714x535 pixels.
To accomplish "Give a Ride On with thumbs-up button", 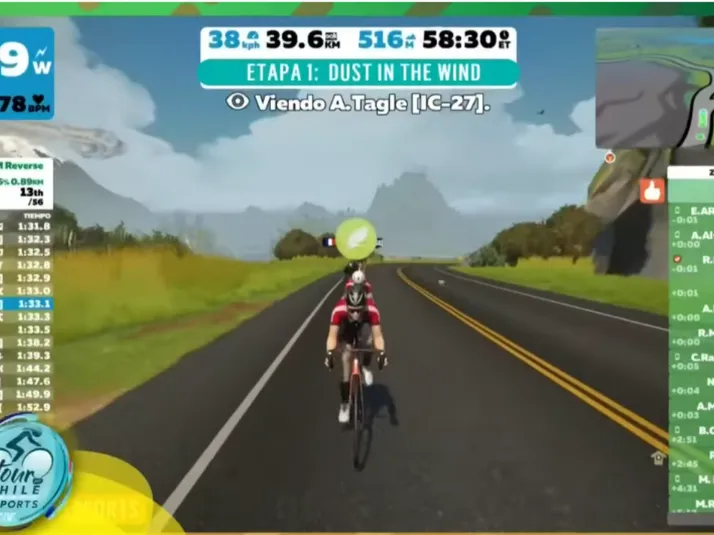I will coord(652,191).
